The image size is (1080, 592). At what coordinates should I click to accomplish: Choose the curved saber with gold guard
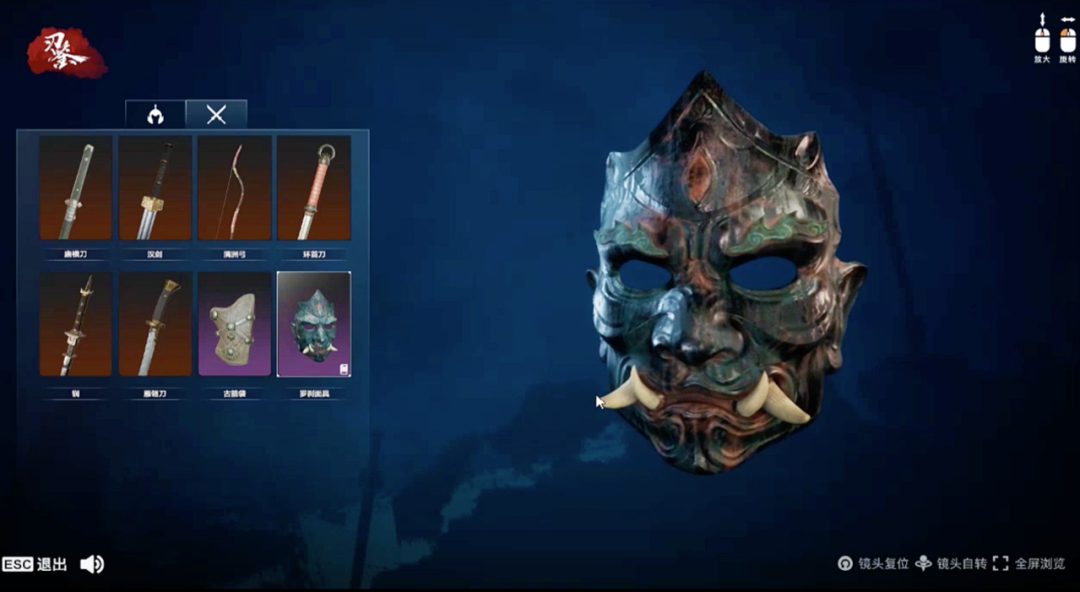[x=155, y=324]
